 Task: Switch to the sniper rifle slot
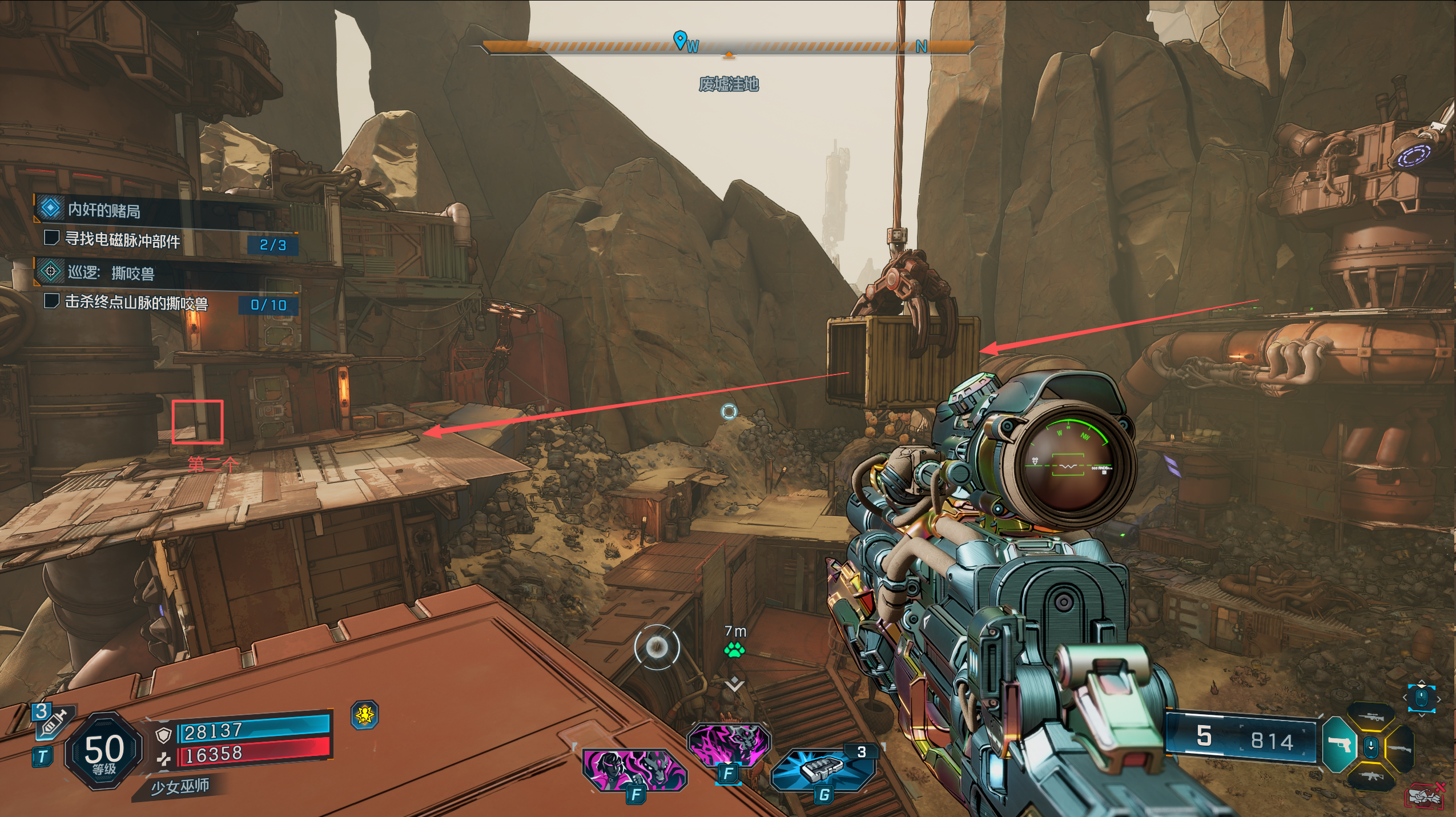point(1371,717)
